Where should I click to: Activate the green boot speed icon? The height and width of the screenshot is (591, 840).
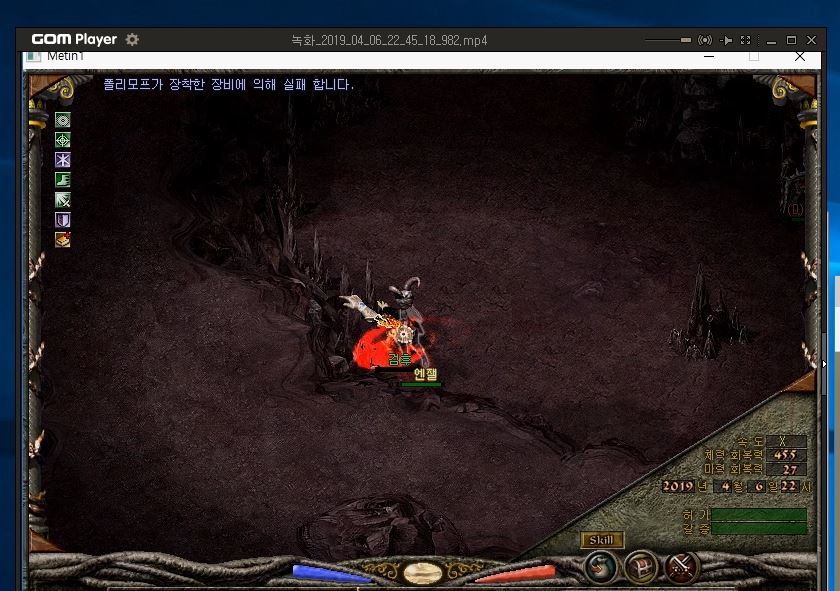coord(63,180)
